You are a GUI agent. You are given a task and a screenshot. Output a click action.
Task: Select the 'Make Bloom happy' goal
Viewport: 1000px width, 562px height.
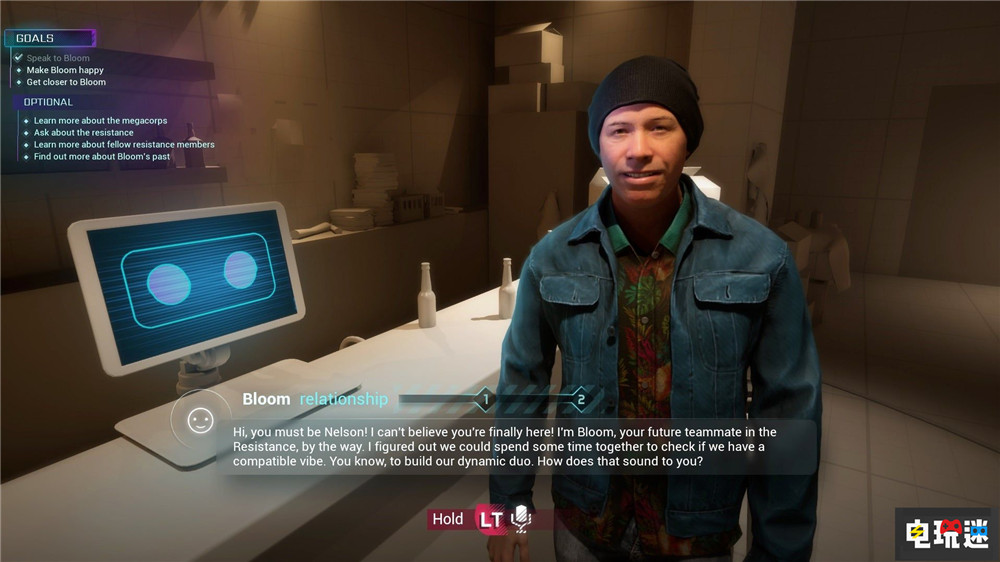click(x=65, y=70)
